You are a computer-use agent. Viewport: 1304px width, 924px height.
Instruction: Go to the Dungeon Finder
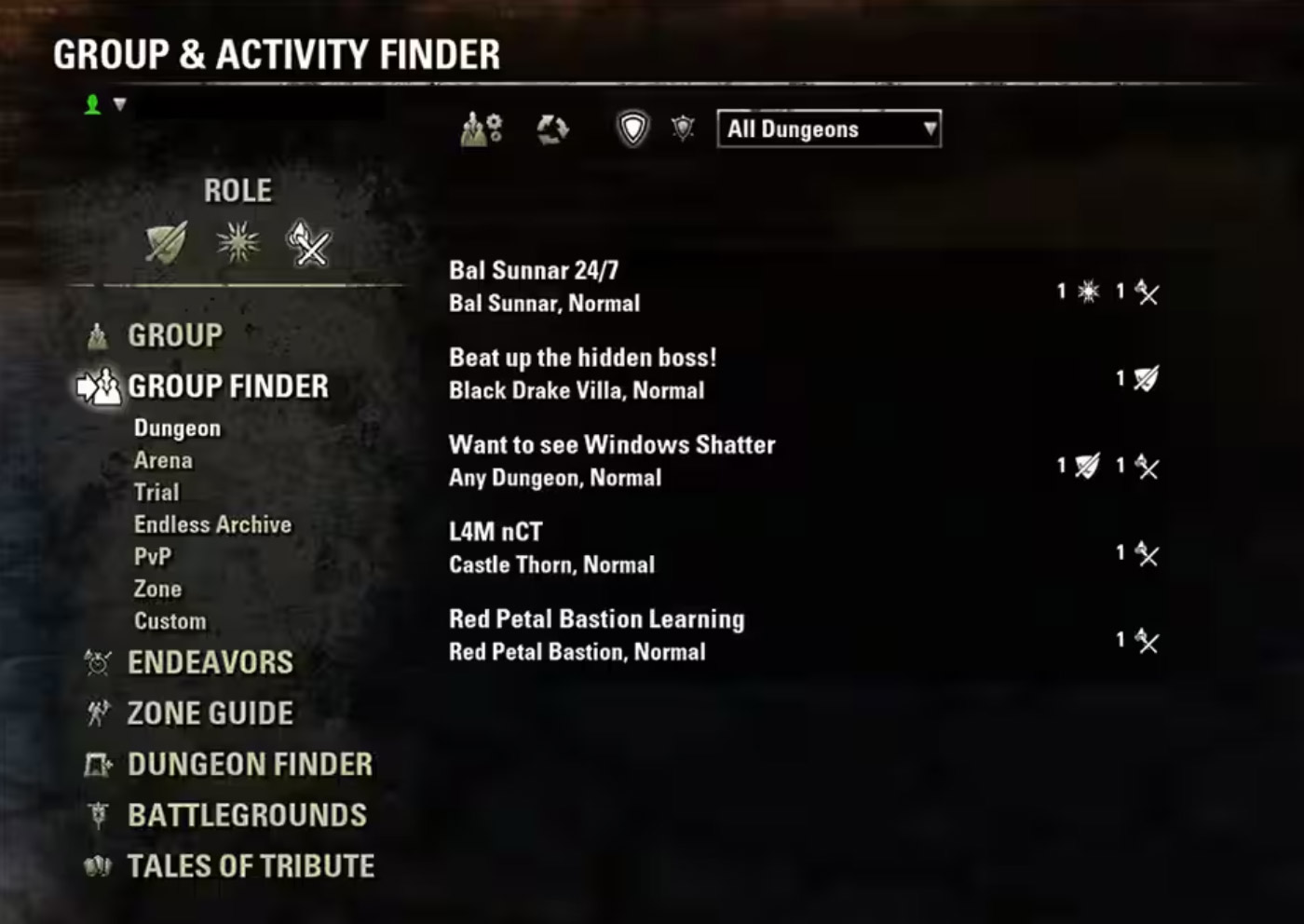click(250, 765)
